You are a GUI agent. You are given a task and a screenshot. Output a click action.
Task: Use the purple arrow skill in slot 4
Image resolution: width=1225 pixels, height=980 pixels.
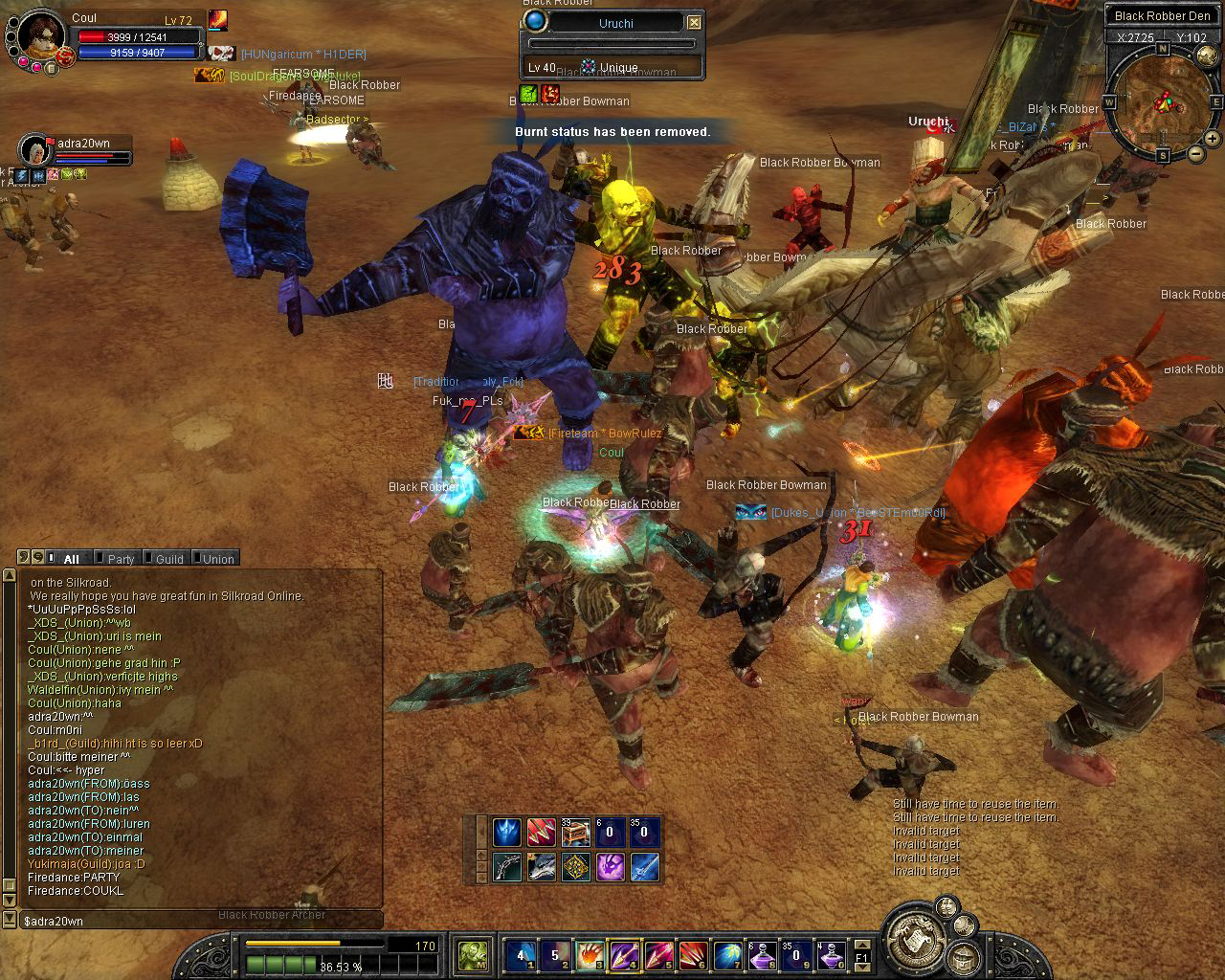pos(623,954)
